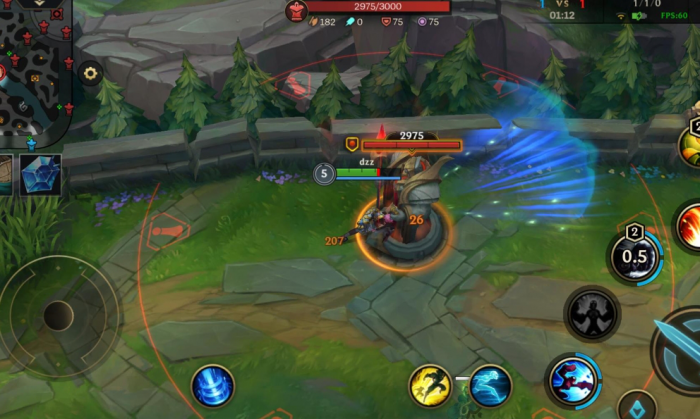Trigger the blue and red ability with cooldown ring
The image size is (700, 419).
pos(573,381)
